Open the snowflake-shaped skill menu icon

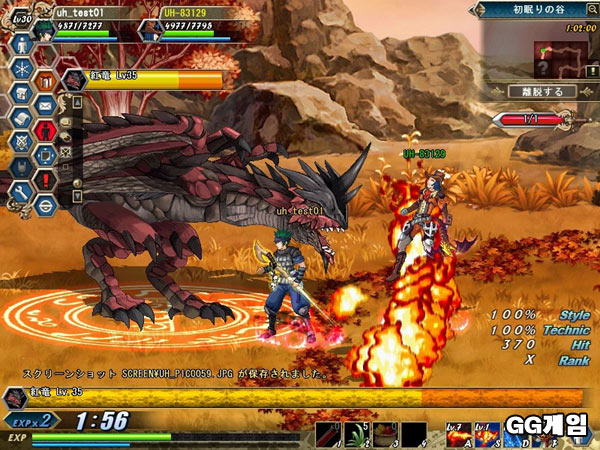22,72
